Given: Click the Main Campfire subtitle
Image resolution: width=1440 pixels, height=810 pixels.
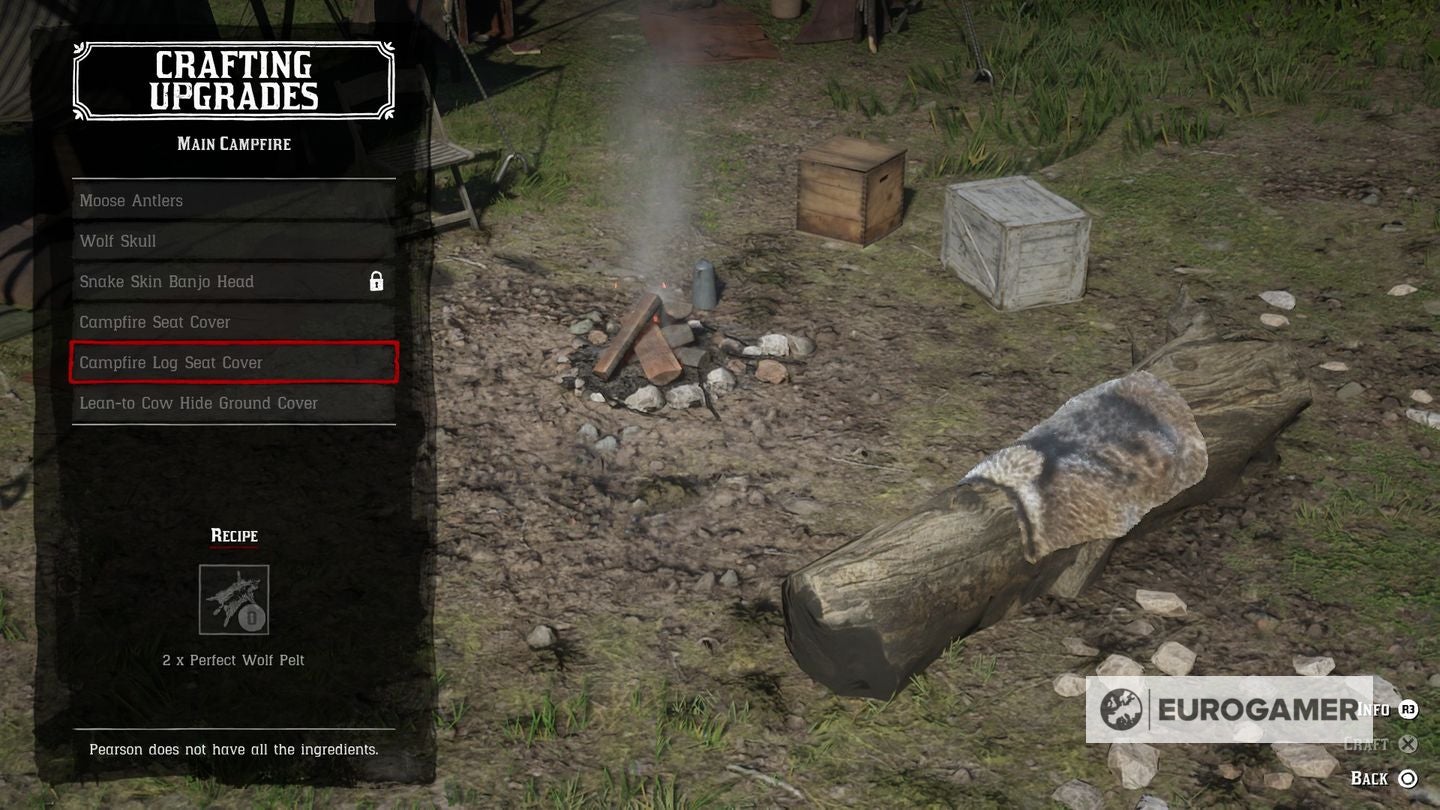Looking at the screenshot, I should [x=233, y=144].
